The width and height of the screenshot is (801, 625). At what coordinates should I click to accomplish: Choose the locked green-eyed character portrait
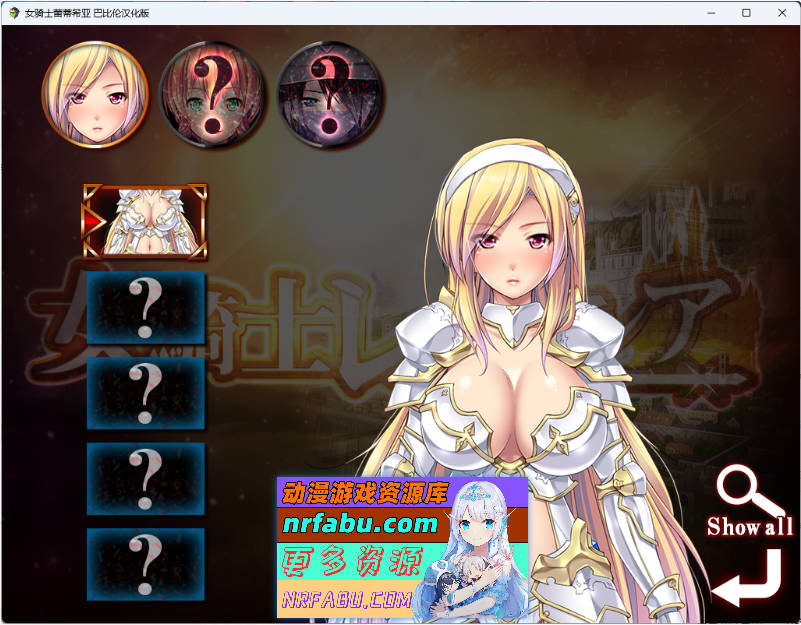point(212,94)
